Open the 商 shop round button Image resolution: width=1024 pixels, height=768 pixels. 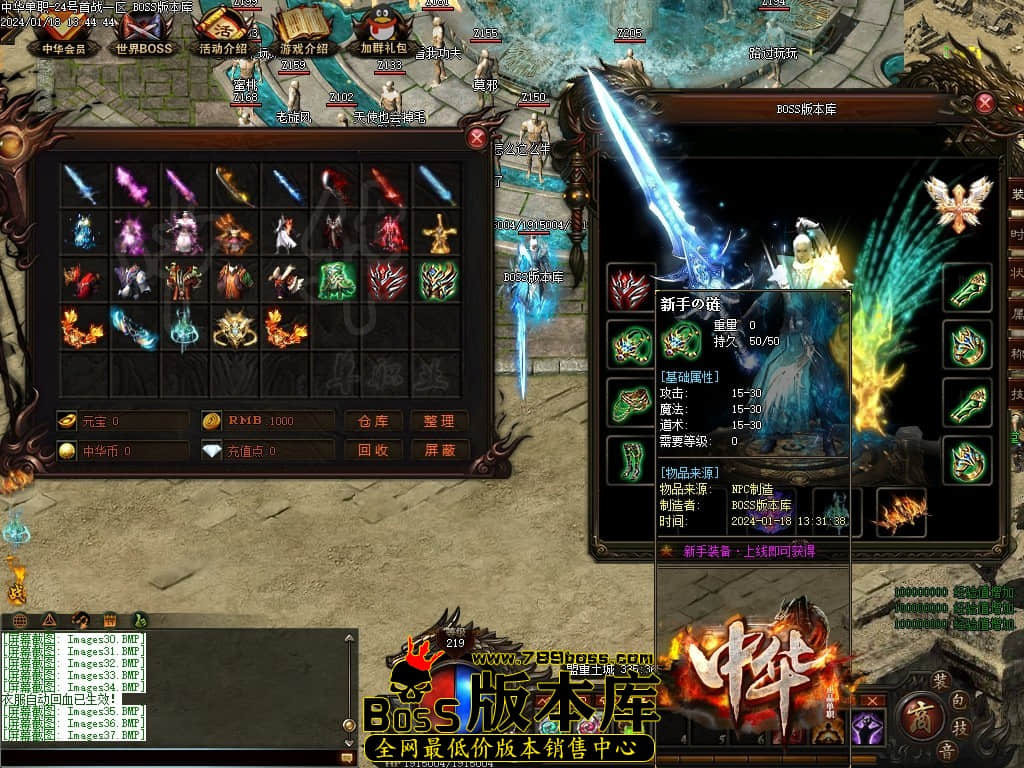pyautogui.click(x=918, y=714)
